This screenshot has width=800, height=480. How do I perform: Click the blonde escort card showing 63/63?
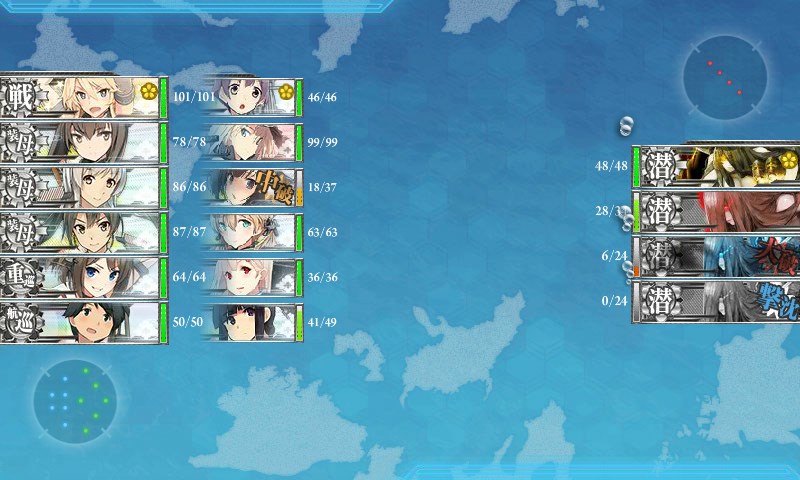pyautogui.click(x=250, y=232)
